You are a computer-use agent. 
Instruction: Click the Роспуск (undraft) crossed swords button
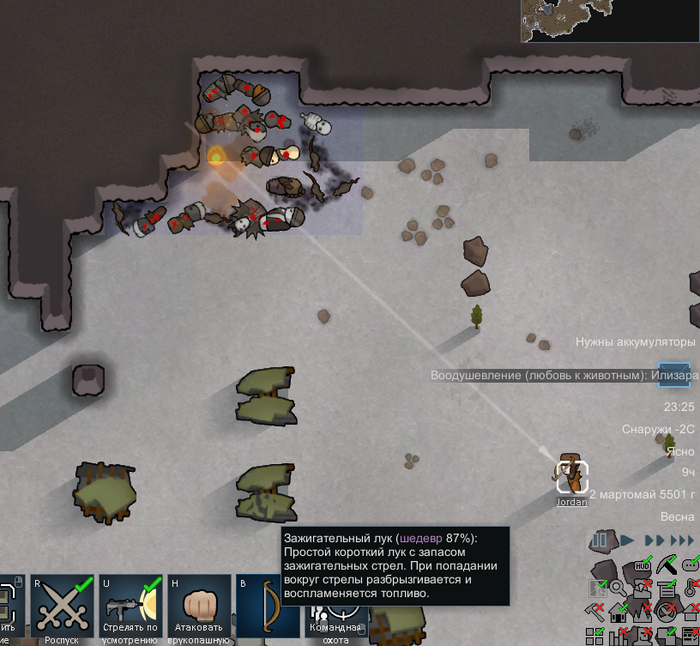coord(62,606)
